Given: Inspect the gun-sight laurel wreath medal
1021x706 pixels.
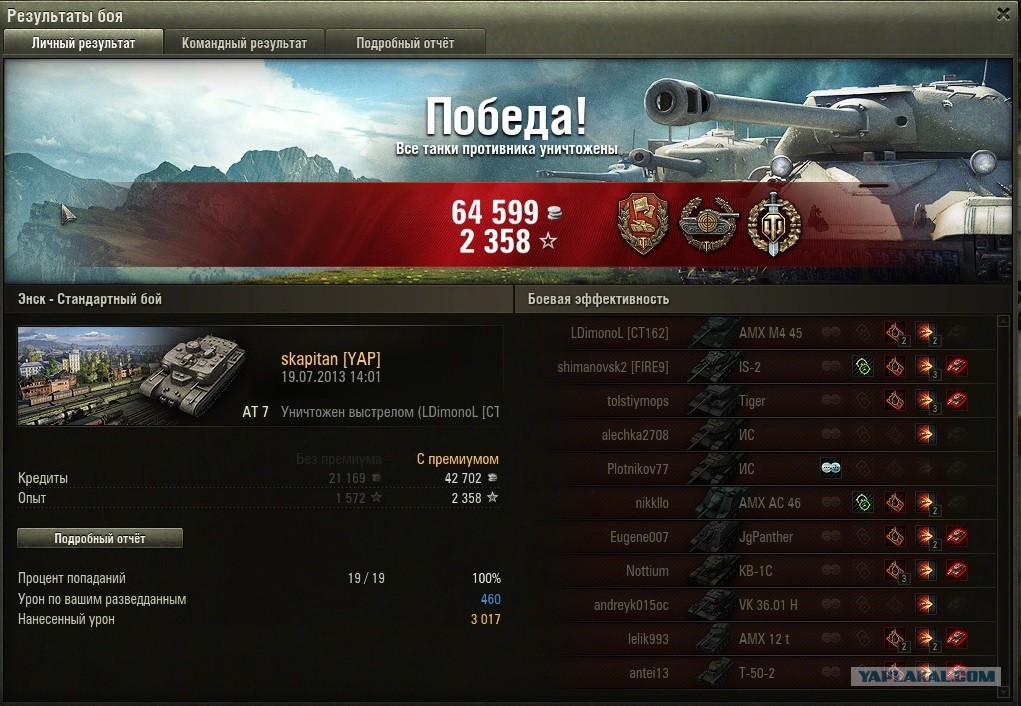Looking at the screenshot, I should point(708,223).
